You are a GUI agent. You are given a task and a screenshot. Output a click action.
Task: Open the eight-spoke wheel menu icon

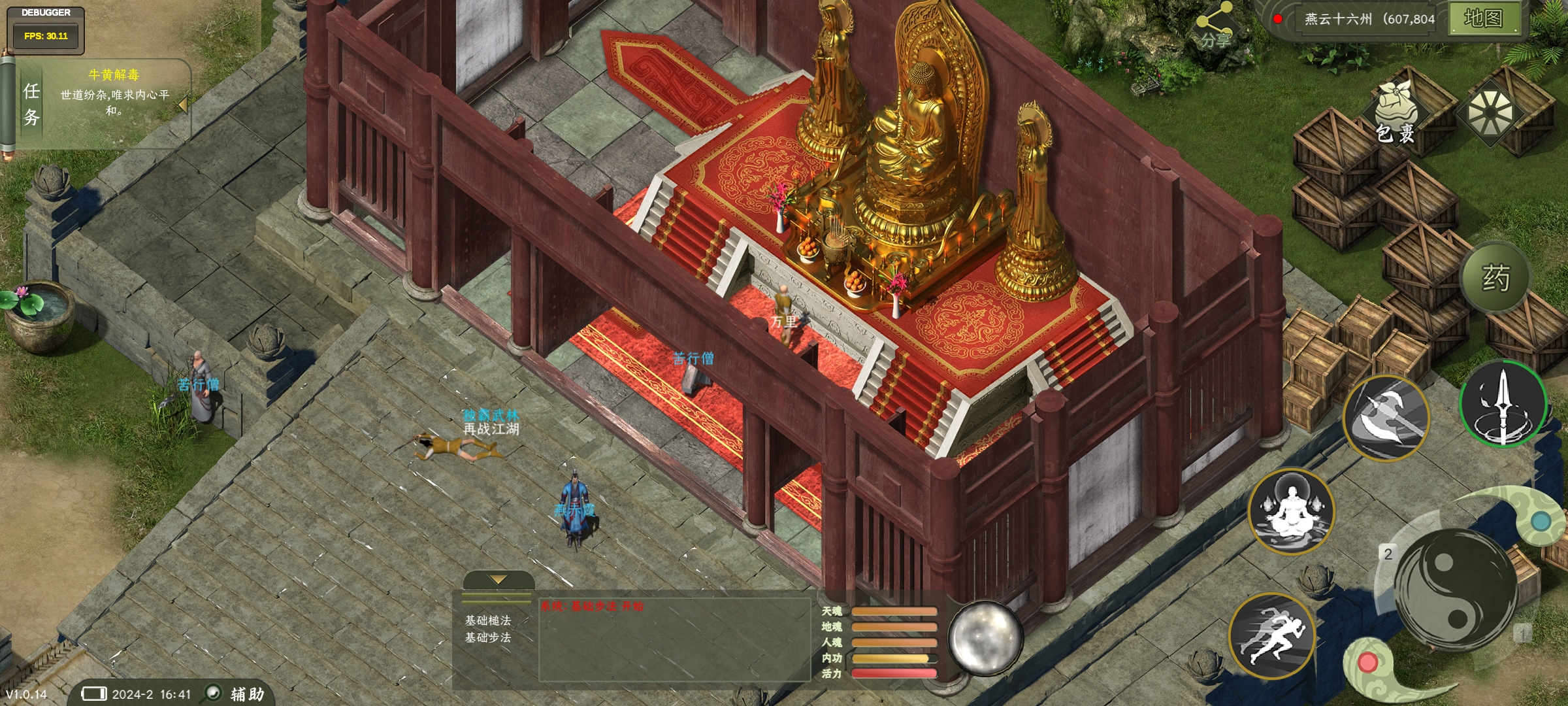pyautogui.click(x=1490, y=112)
